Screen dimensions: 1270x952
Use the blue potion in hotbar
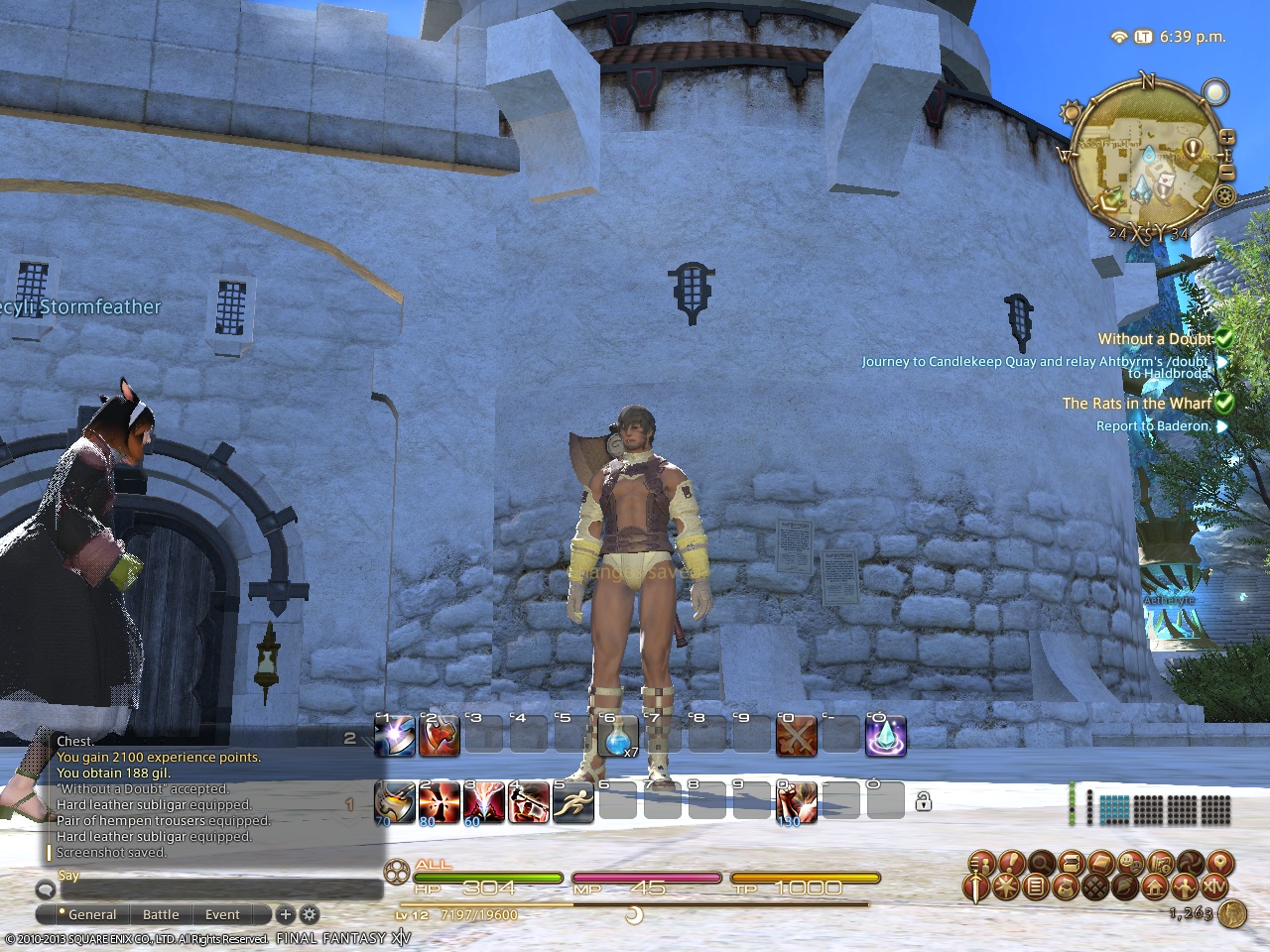(618, 737)
